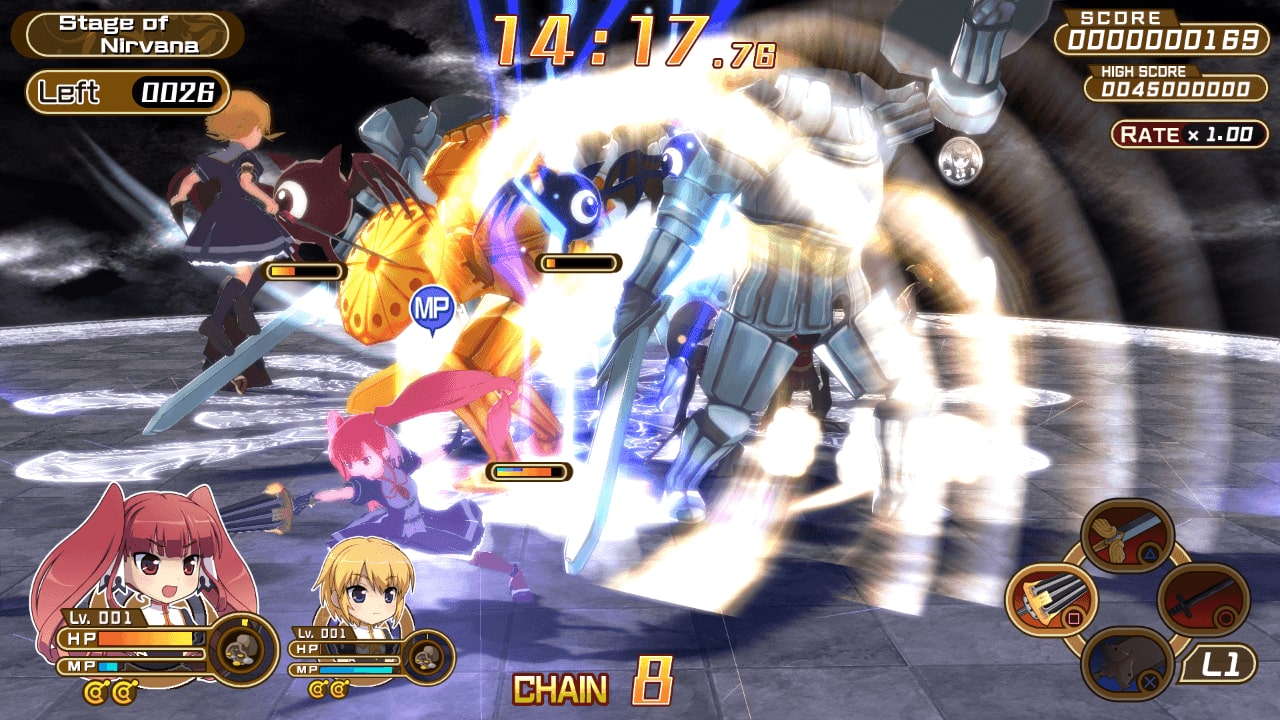Select the drill weapon mapped to Square

tap(1049, 598)
